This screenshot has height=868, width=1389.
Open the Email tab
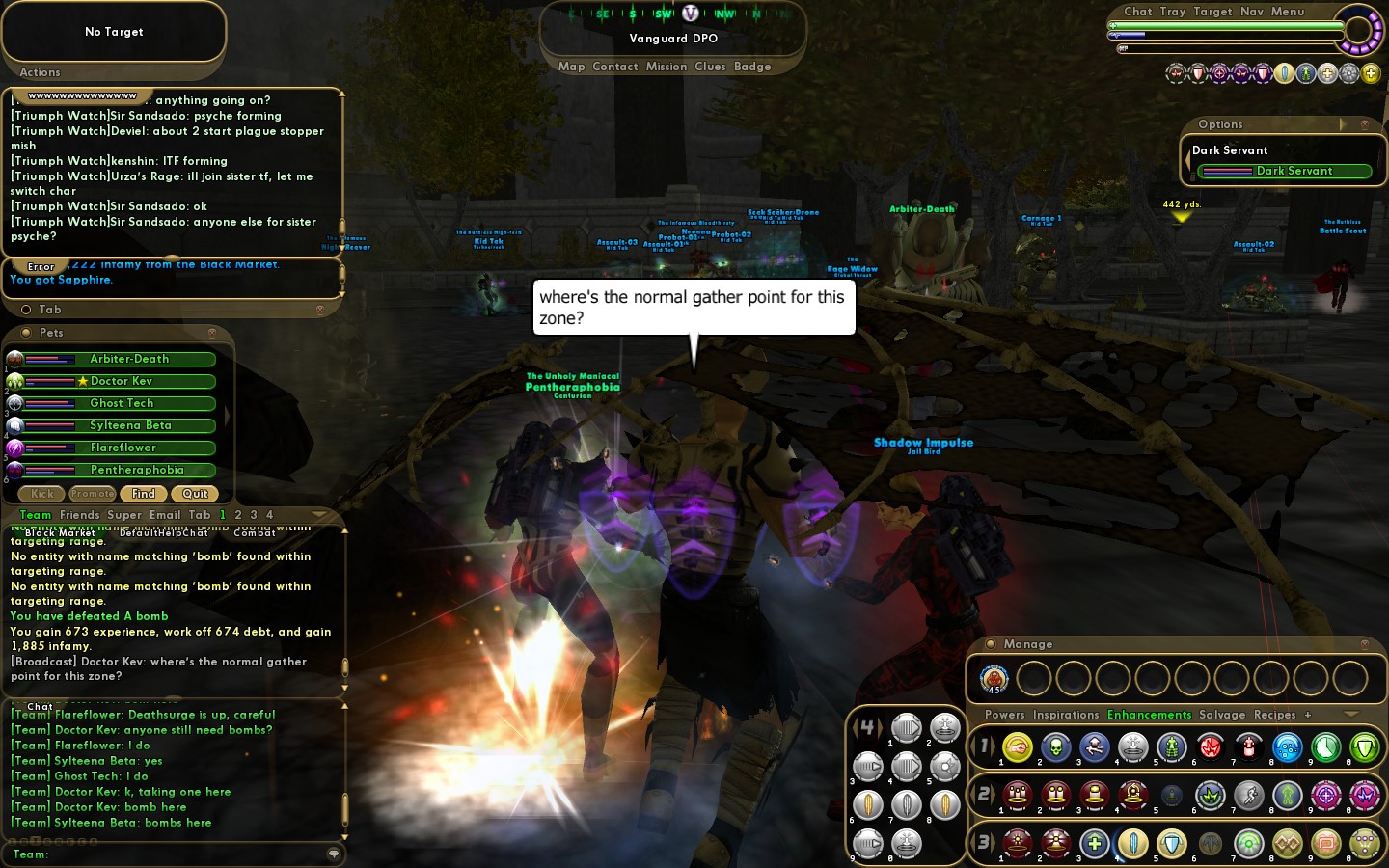pyautogui.click(x=165, y=515)
